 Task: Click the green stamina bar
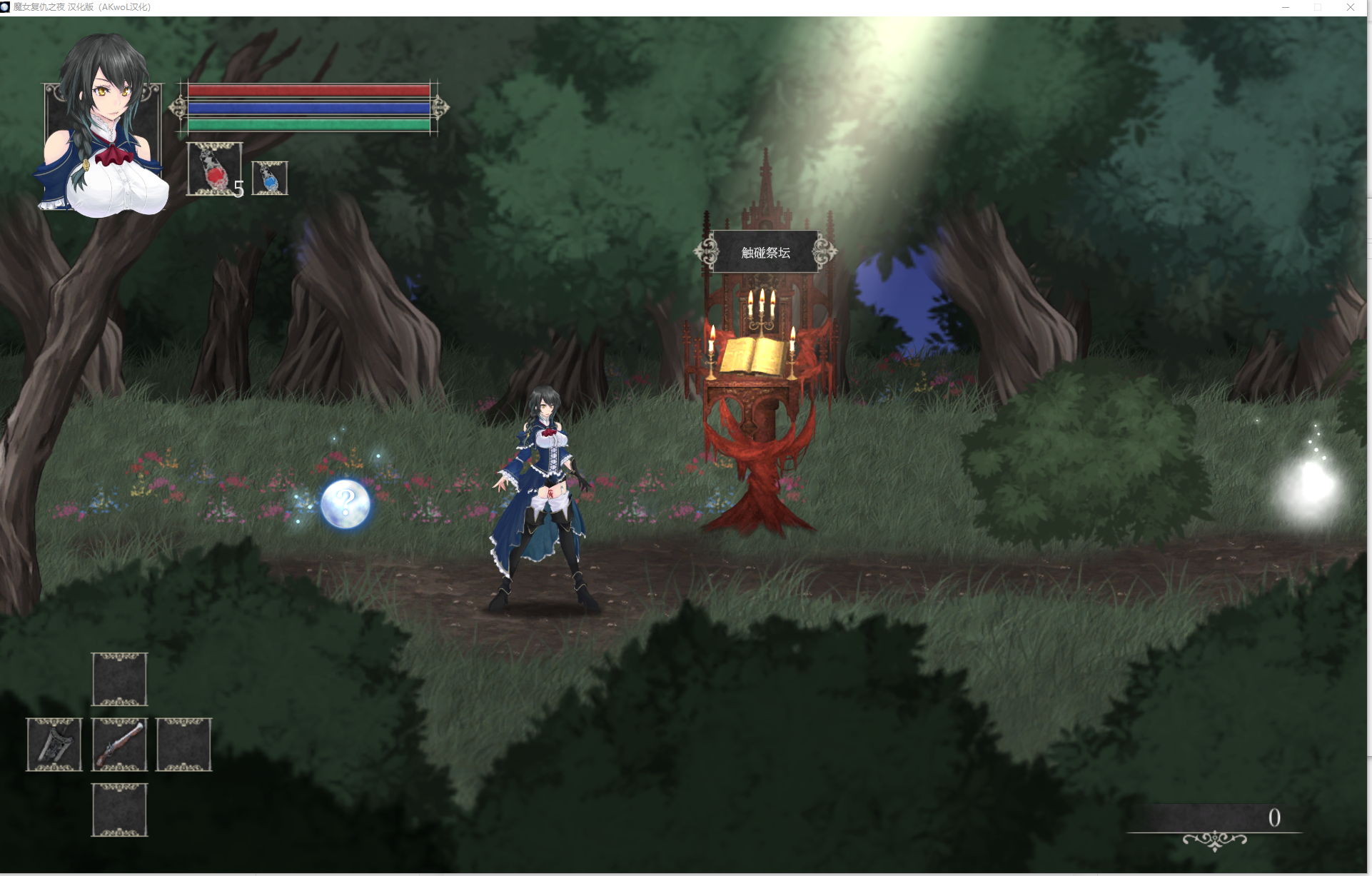pyautogui.click(x=307, y=124)
